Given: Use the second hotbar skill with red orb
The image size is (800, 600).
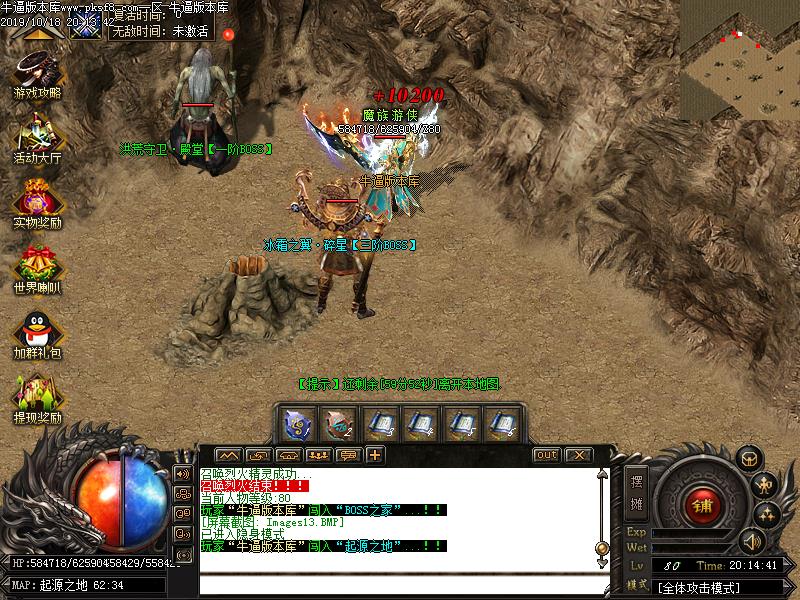Looking at the screenshot, I should click(x=340, y=424).
